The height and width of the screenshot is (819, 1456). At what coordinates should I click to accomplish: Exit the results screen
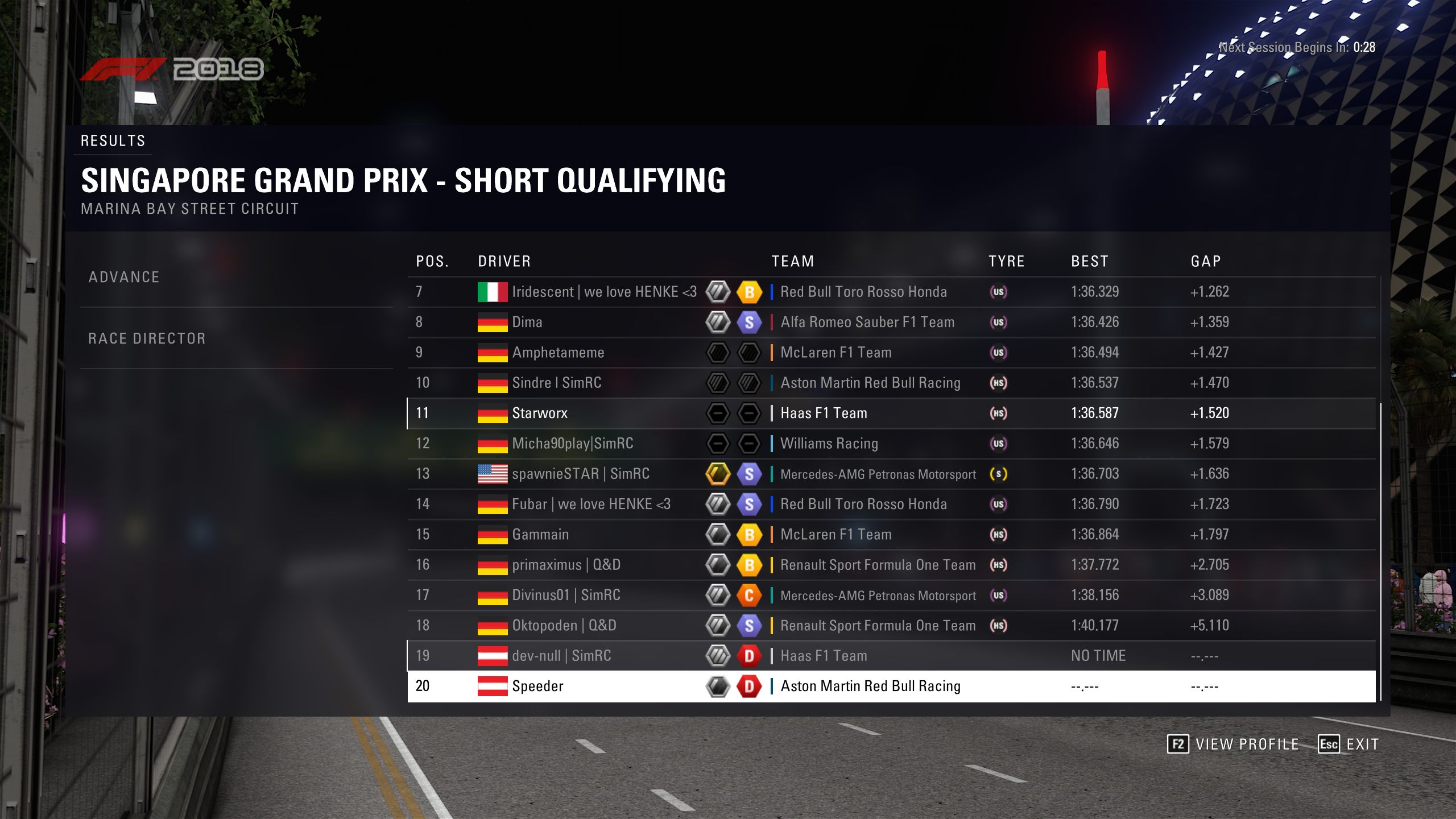point(1349,744)
